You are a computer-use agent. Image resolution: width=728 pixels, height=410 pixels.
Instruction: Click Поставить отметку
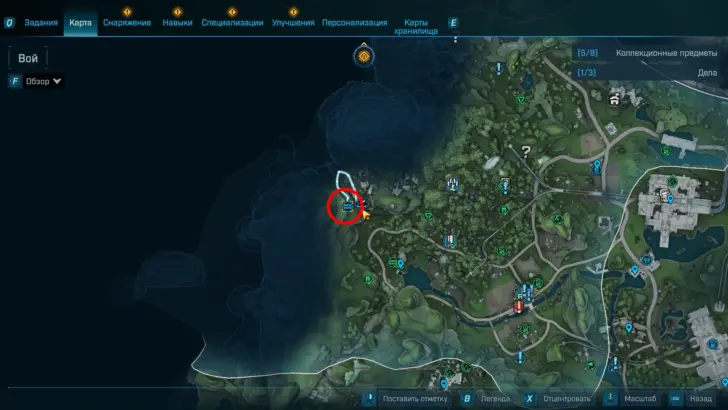[x=410, y=398]
